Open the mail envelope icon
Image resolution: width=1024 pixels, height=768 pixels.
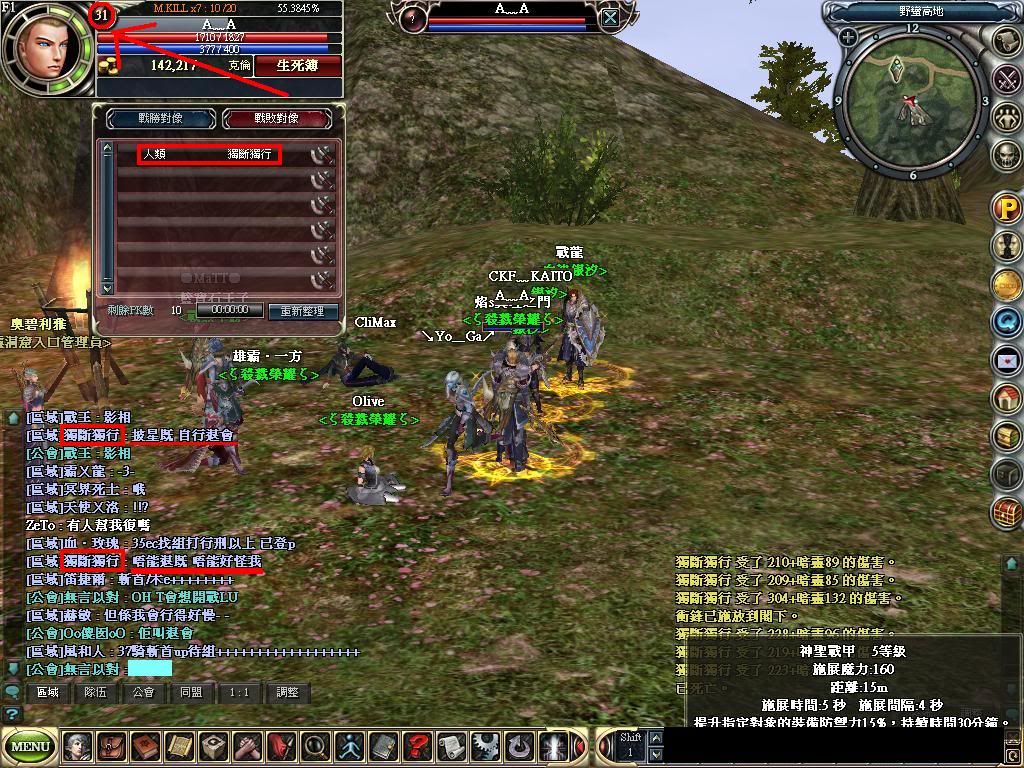(1006, 360)
